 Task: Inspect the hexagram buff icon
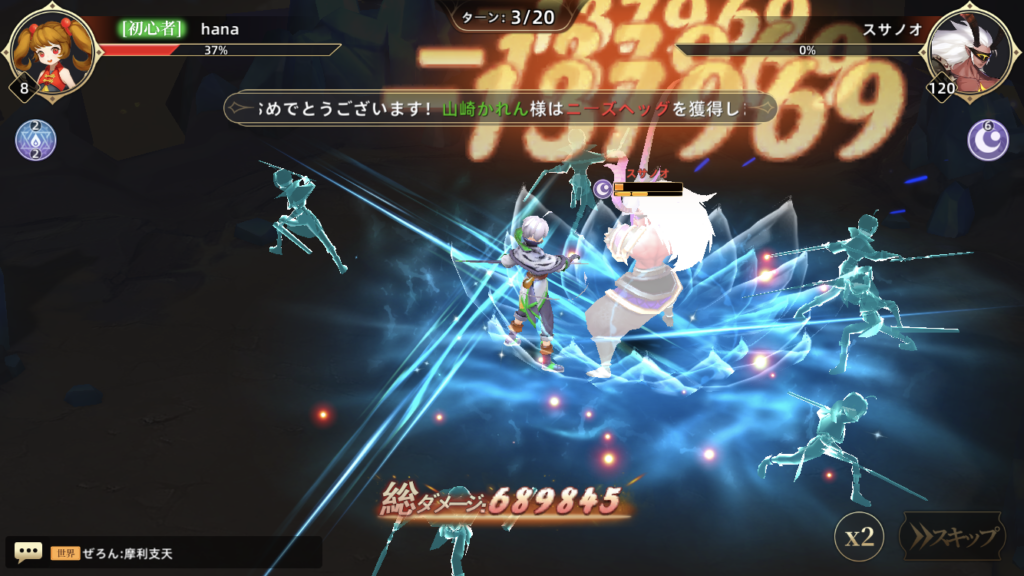pyautogui.click(x=35, y=140)
